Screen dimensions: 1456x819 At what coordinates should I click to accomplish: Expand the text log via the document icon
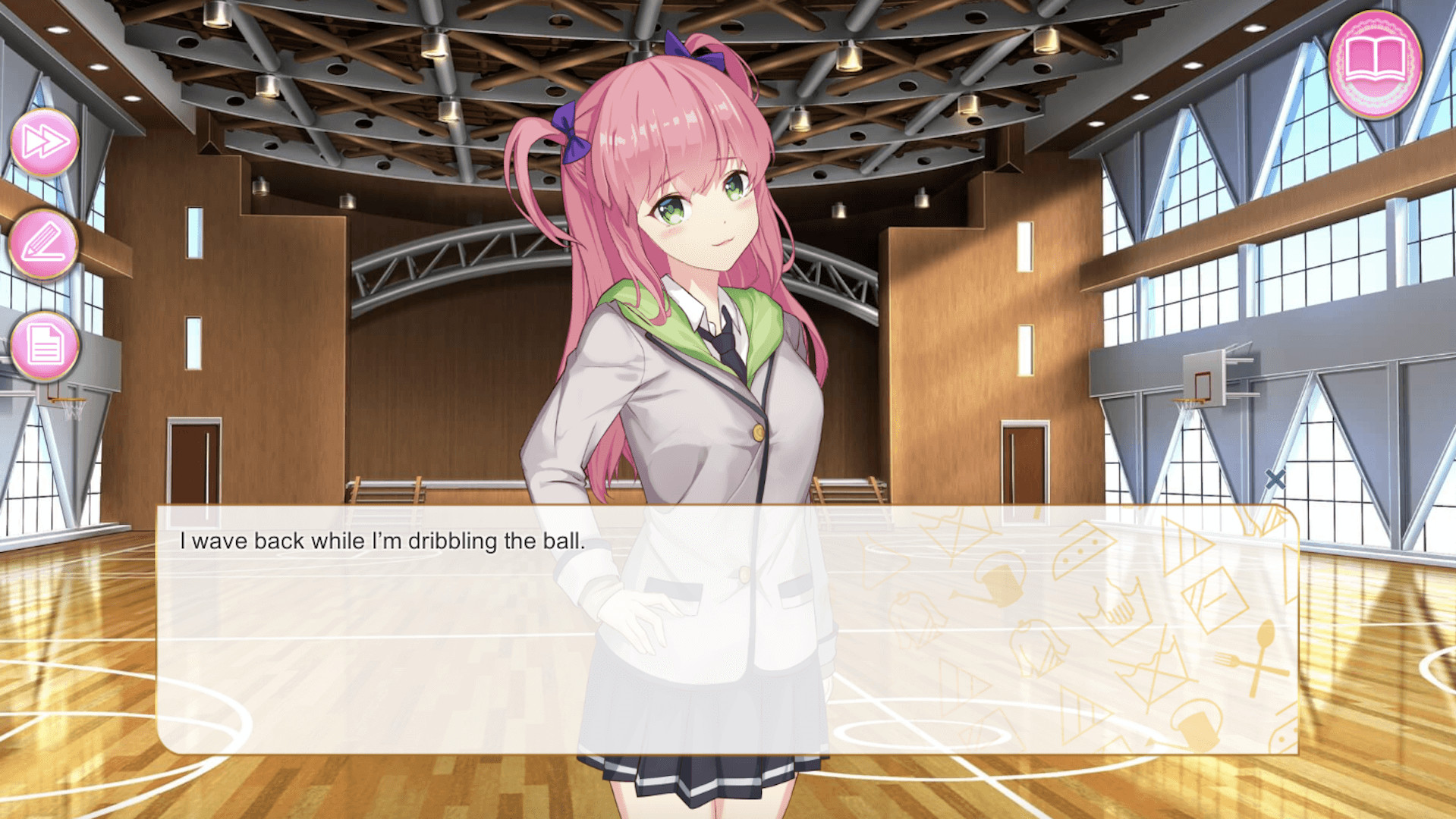point(44,345)
